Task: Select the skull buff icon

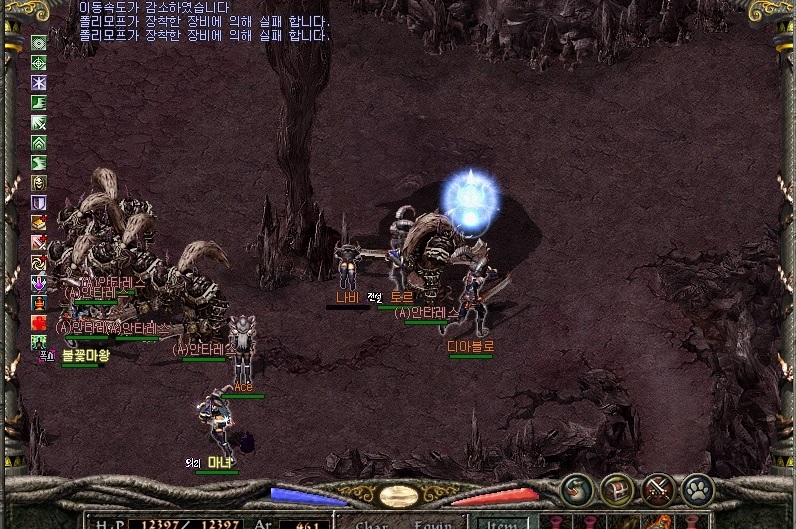Action: click(39, 183)
